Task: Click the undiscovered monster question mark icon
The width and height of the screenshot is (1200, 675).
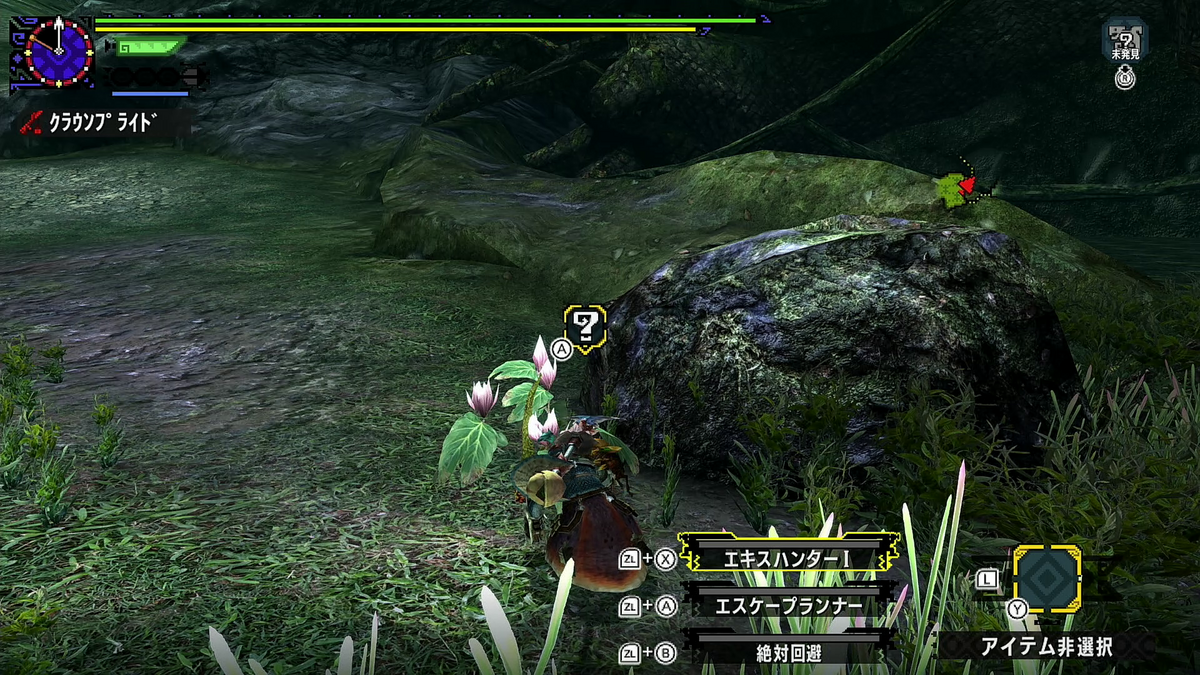Action: click(x=1125, y=38)
